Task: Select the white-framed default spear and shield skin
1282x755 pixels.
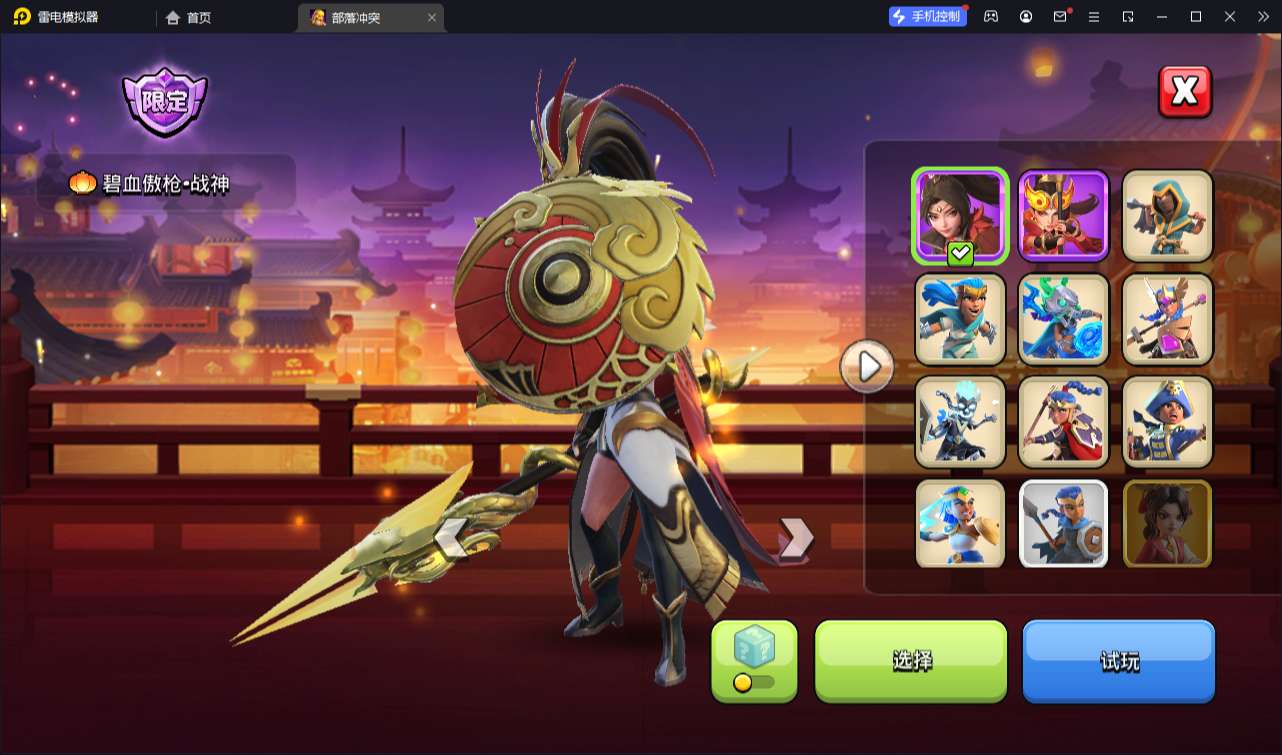Action: click(1063, 524)
